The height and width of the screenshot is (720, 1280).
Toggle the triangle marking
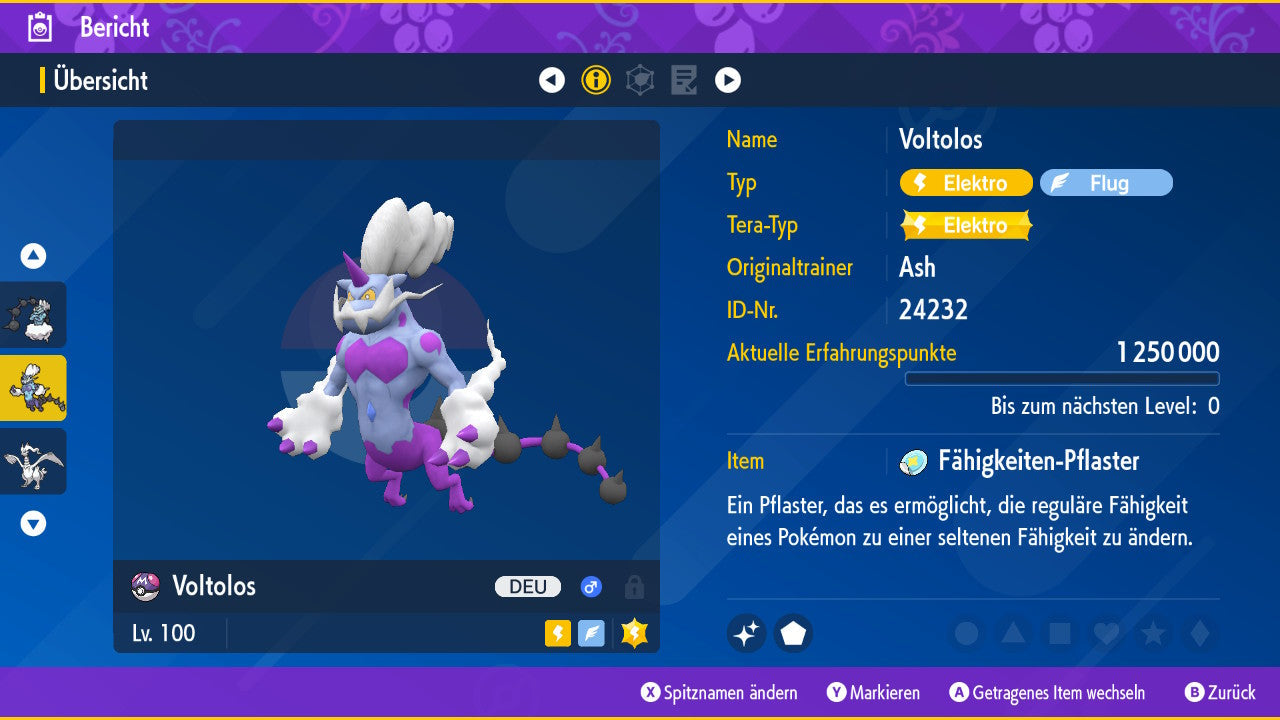1013,633
